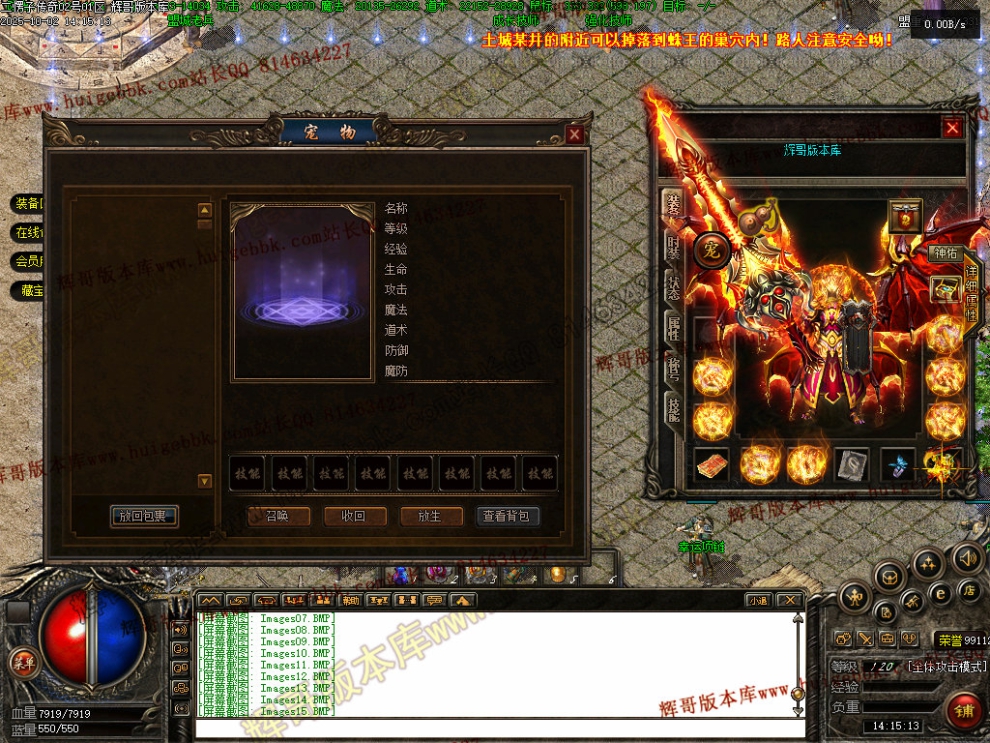Image resolution: width=990 pixels, height=743 pixels.
Task: Close the character equipment panel
Action: tap(952, 128)
